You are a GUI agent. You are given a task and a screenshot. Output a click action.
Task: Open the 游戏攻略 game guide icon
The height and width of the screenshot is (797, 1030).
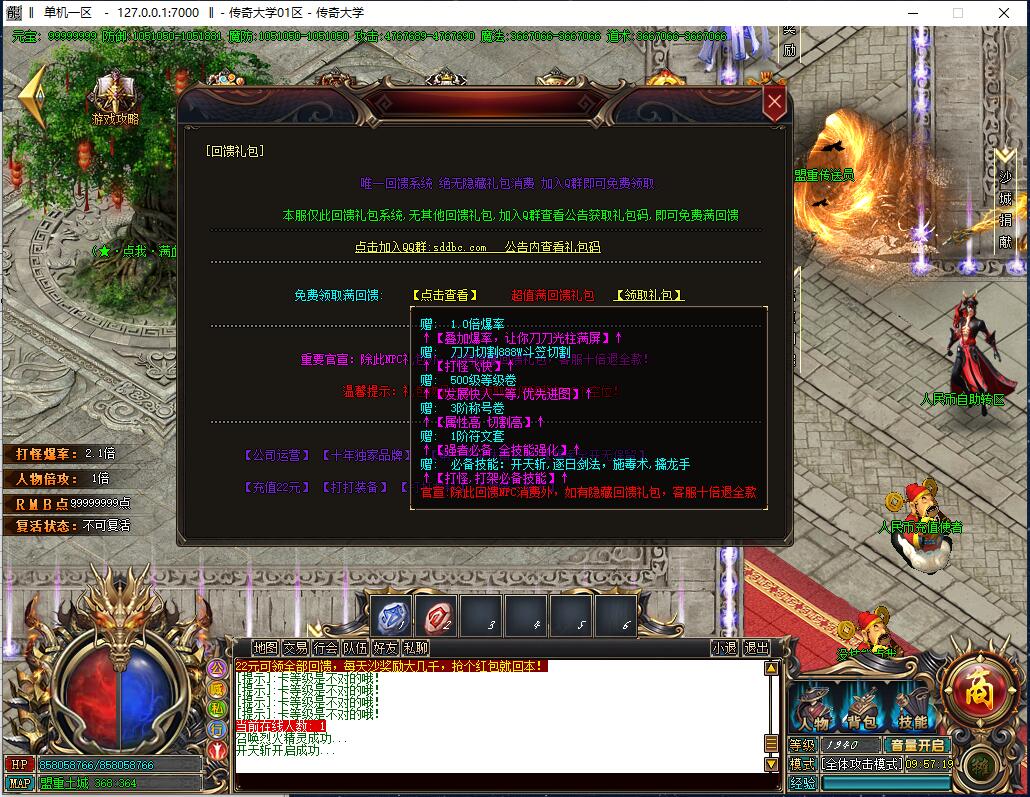pos(115,102)
